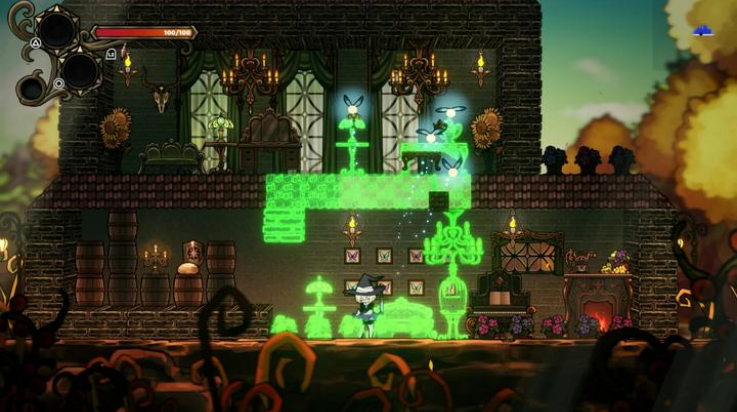
Task: Click the small house icon below the health bar
Action: coord(111,54)
